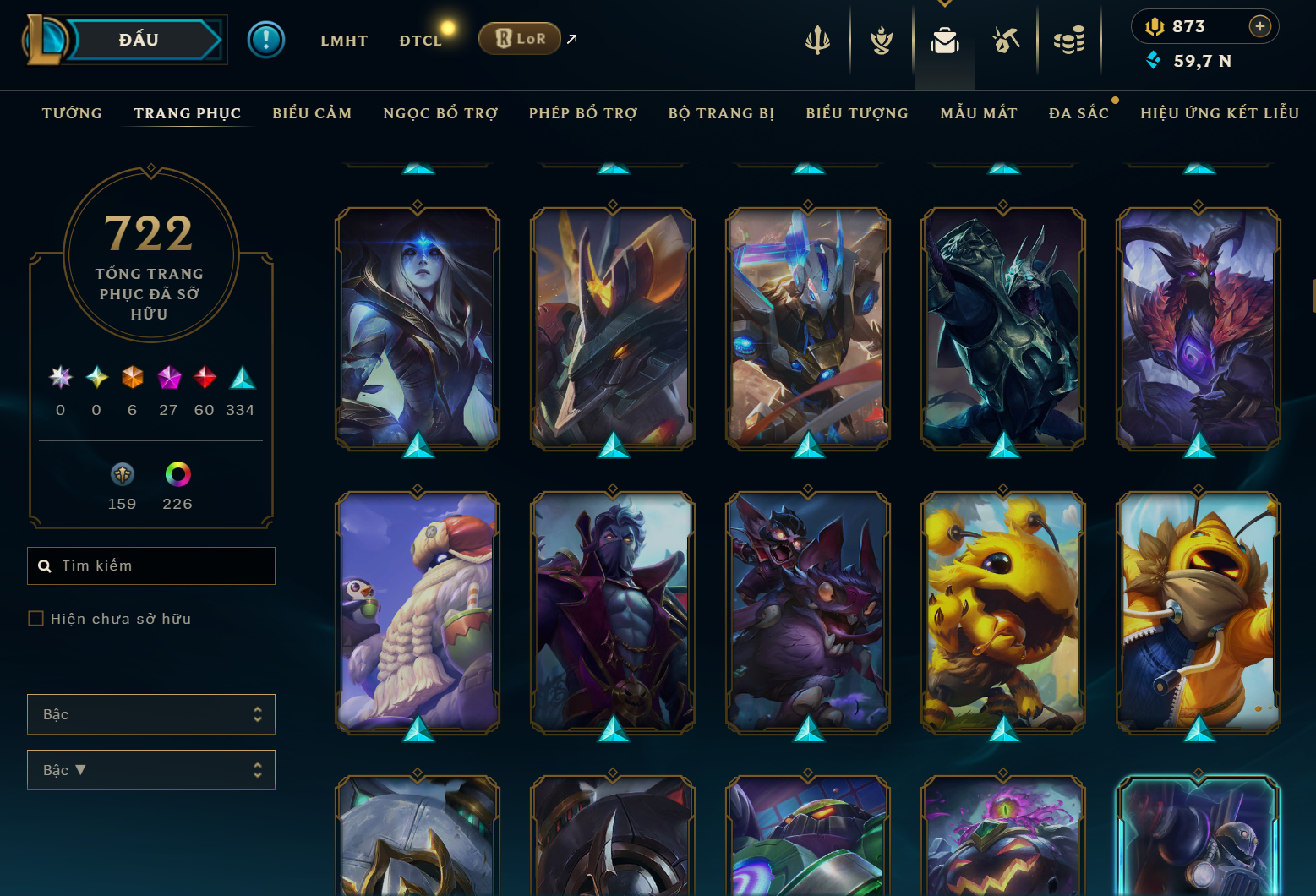Open the 'Bậc ▼' sort order dropdown

tap(151, 770)
